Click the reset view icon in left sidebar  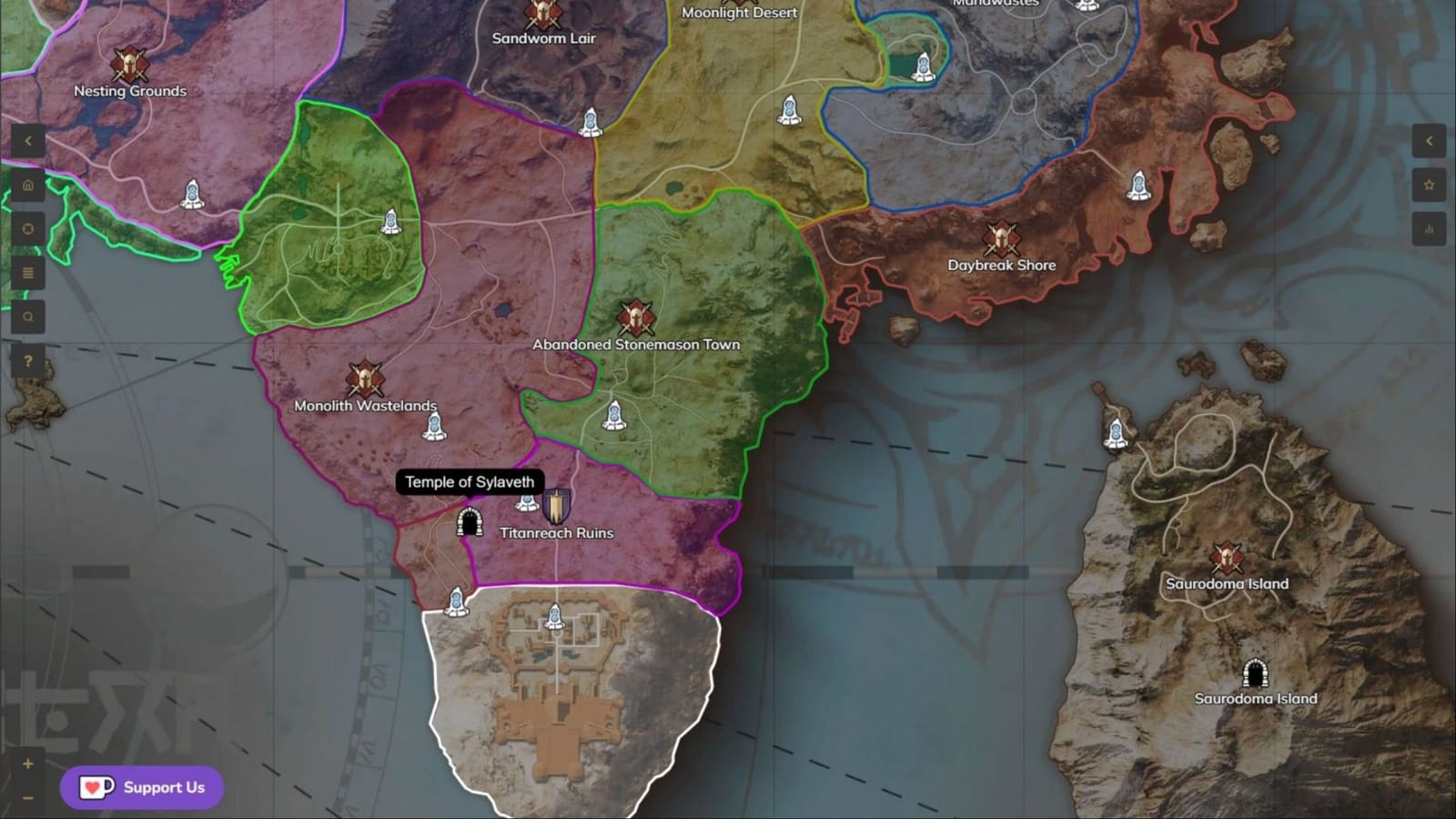click(x=28, y=228)
